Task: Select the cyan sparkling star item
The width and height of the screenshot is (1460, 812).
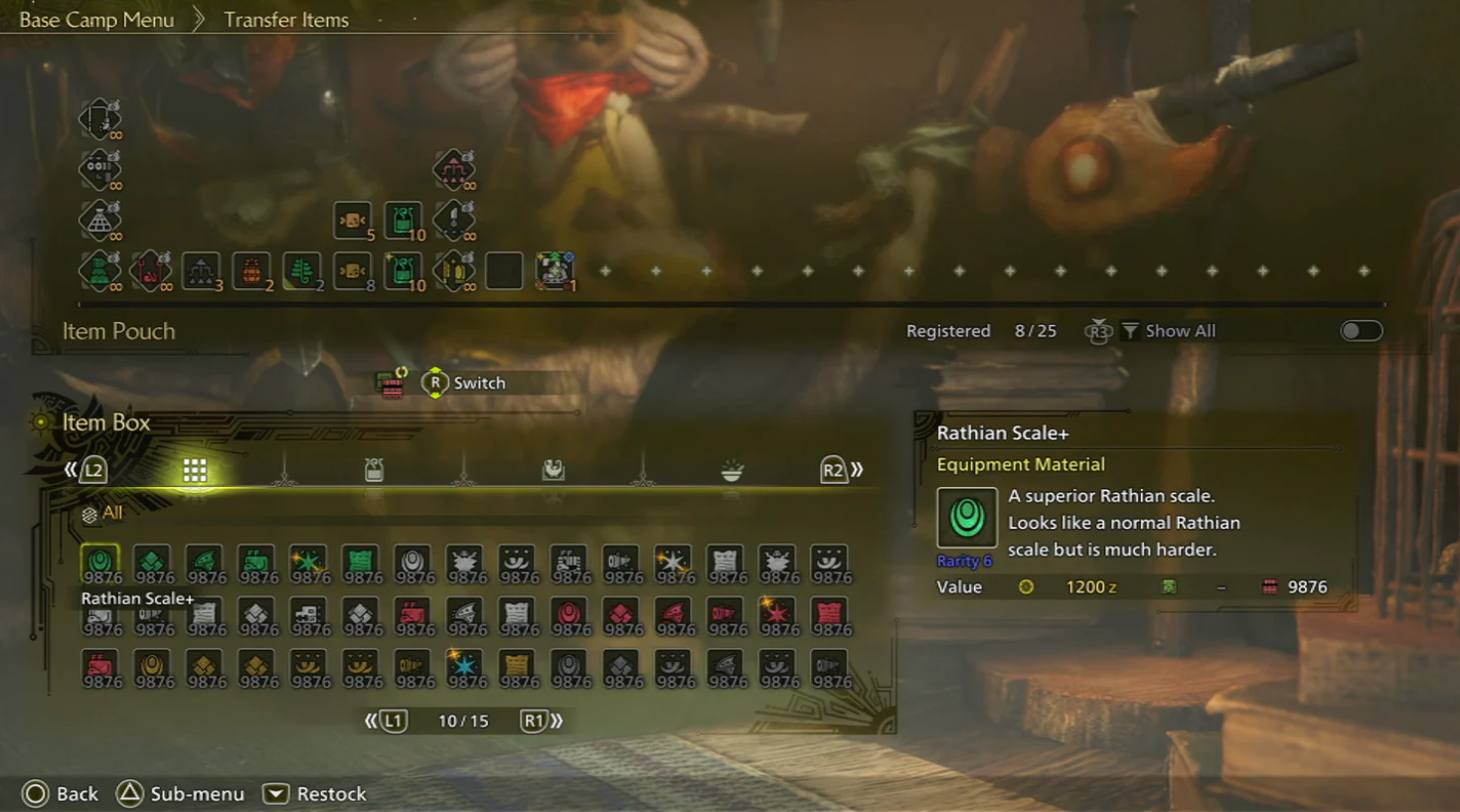Action: tap(464, 667)
